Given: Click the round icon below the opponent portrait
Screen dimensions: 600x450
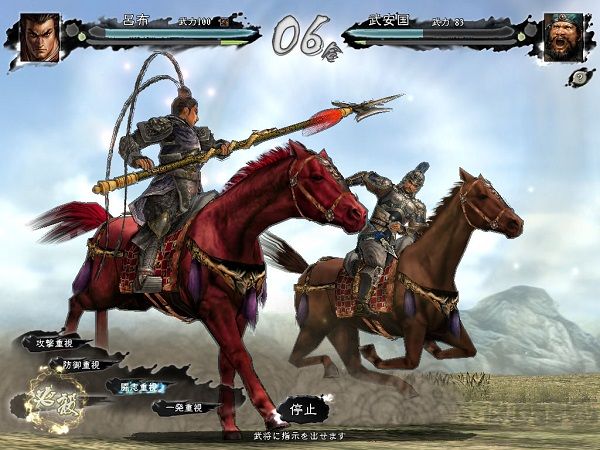Looking at the screenshot, I should point(578,77).
